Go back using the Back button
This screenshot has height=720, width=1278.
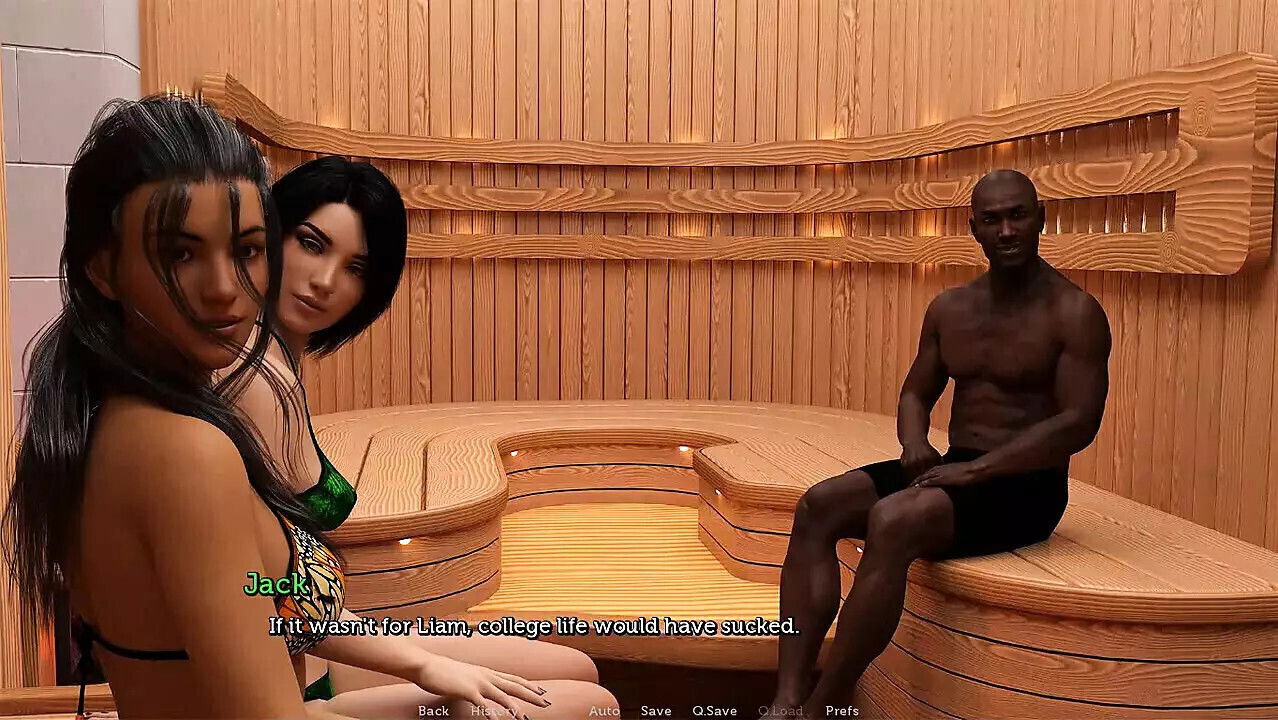[433, 711]
